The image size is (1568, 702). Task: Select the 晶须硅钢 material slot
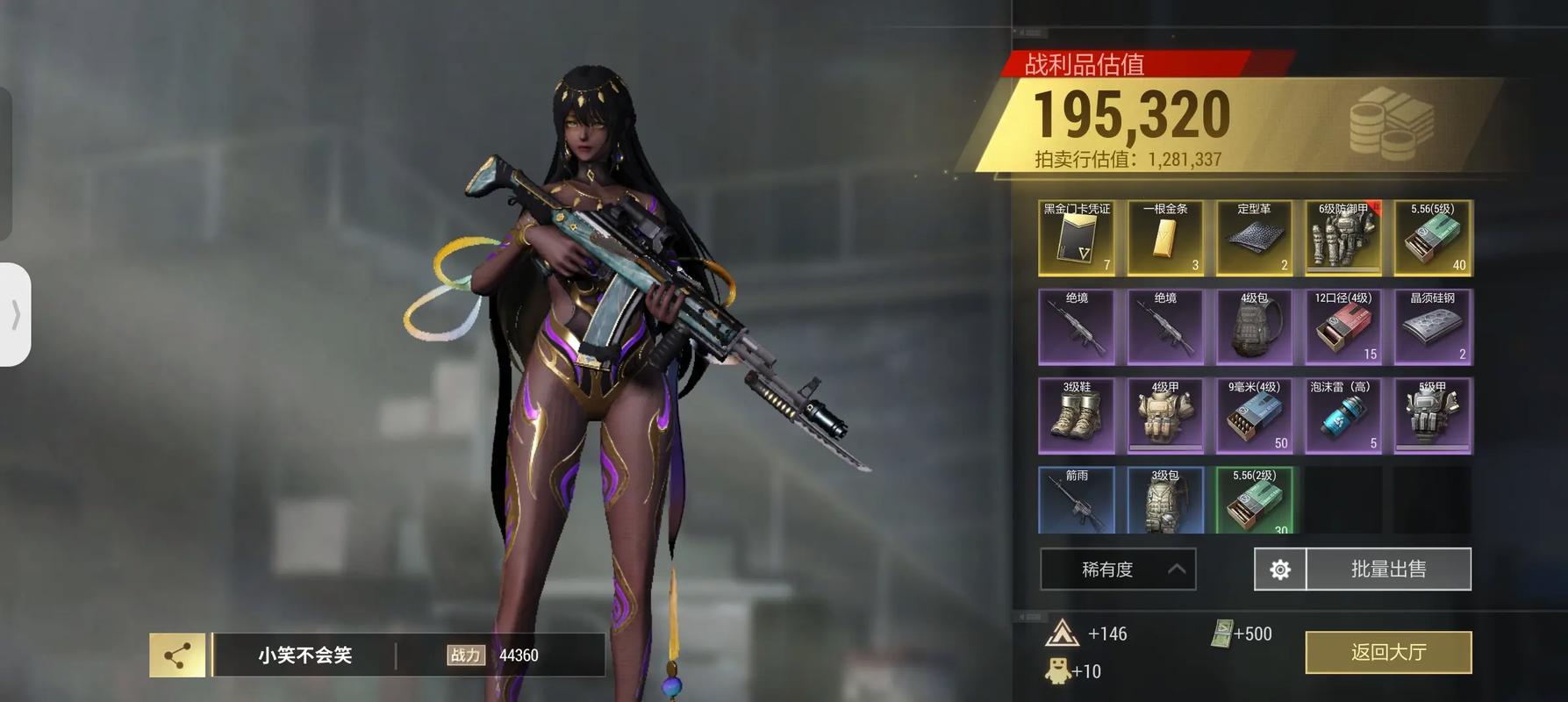(1432, 327)
